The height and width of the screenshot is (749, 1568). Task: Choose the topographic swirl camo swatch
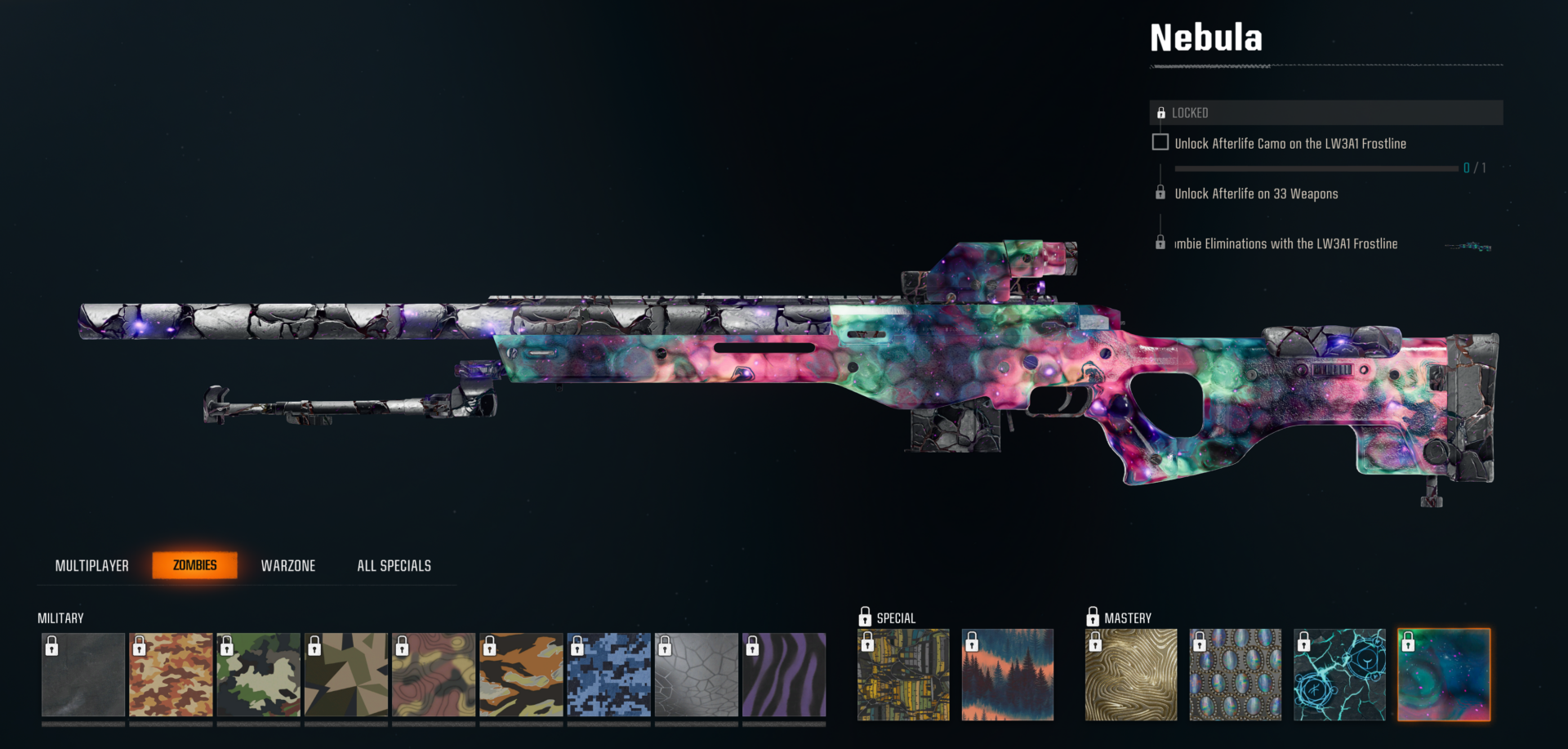pos(434,675)
